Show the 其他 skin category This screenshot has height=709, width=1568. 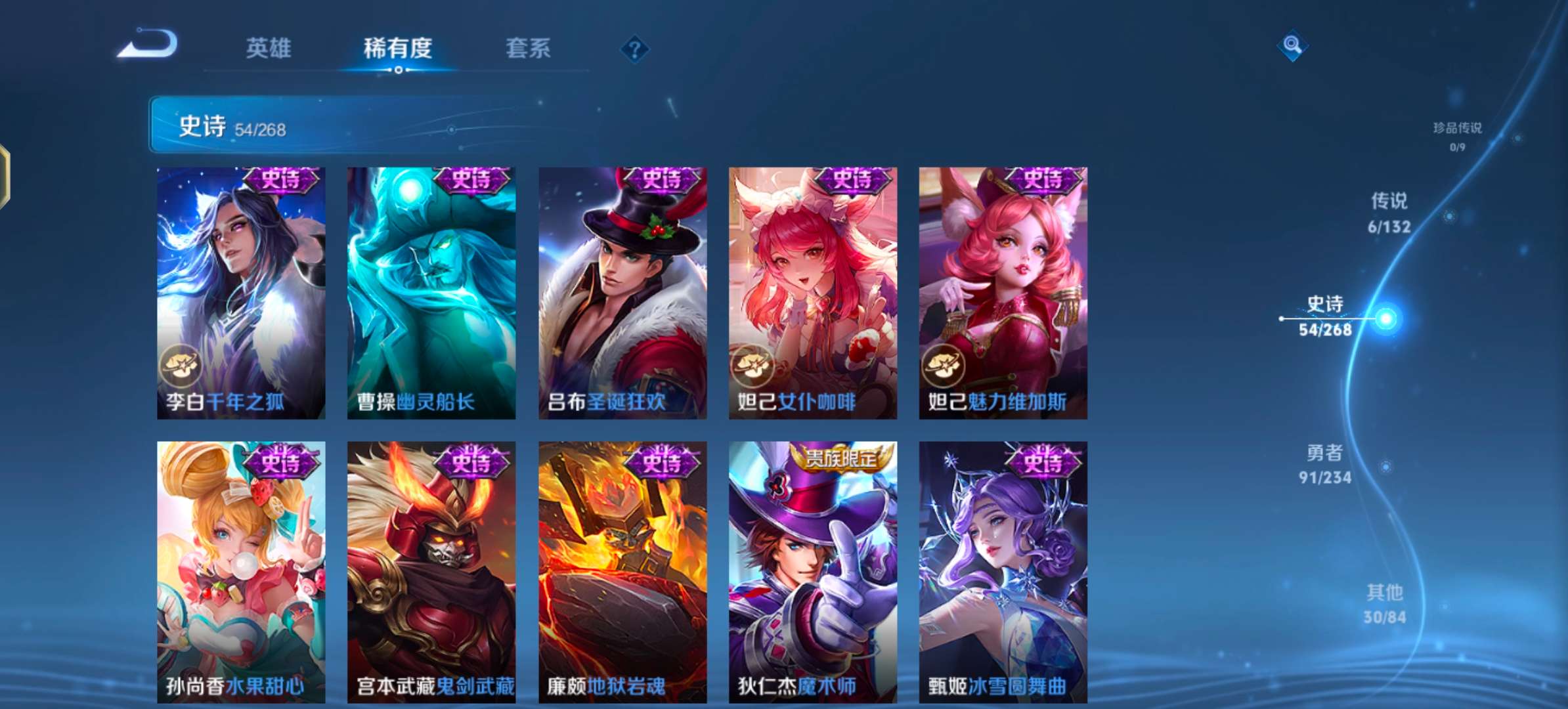pyautogui.click(x=1384, y=603)
